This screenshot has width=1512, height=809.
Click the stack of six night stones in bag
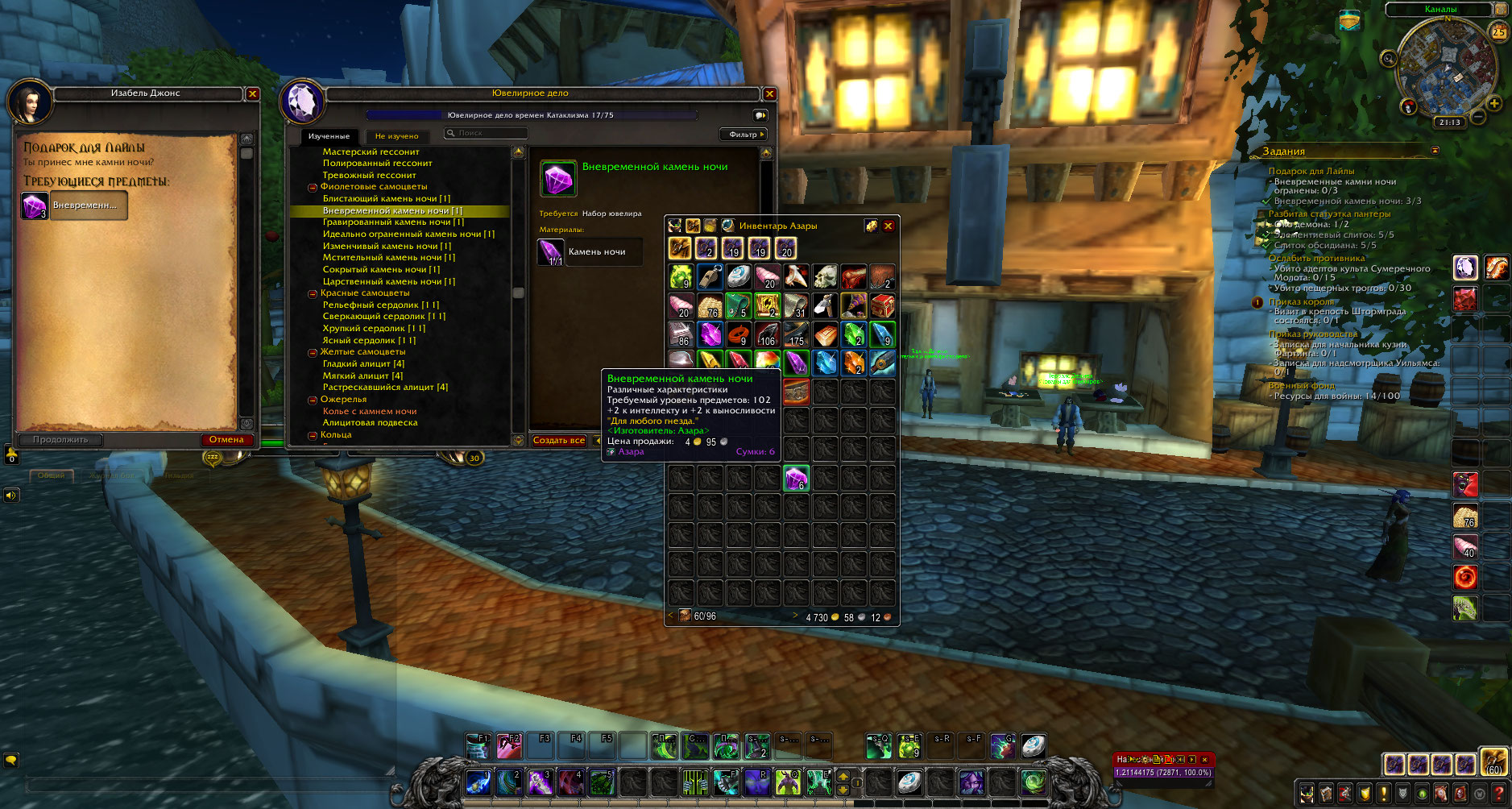tap(796, 479)
